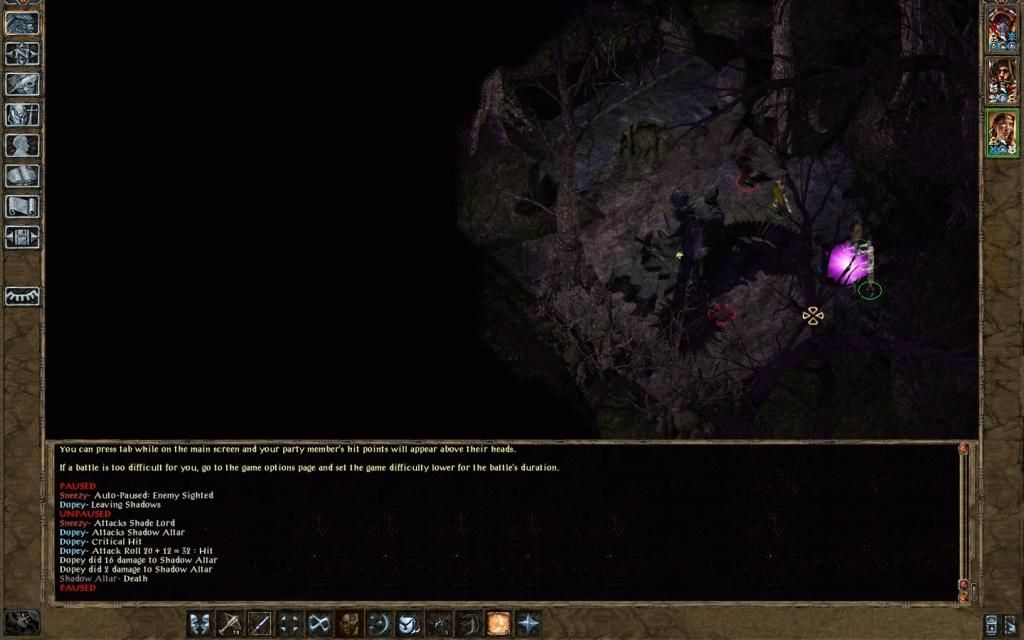1024x640 pixels.
Task: Equip the crossbow weapon slot
Action: (230, 624)
